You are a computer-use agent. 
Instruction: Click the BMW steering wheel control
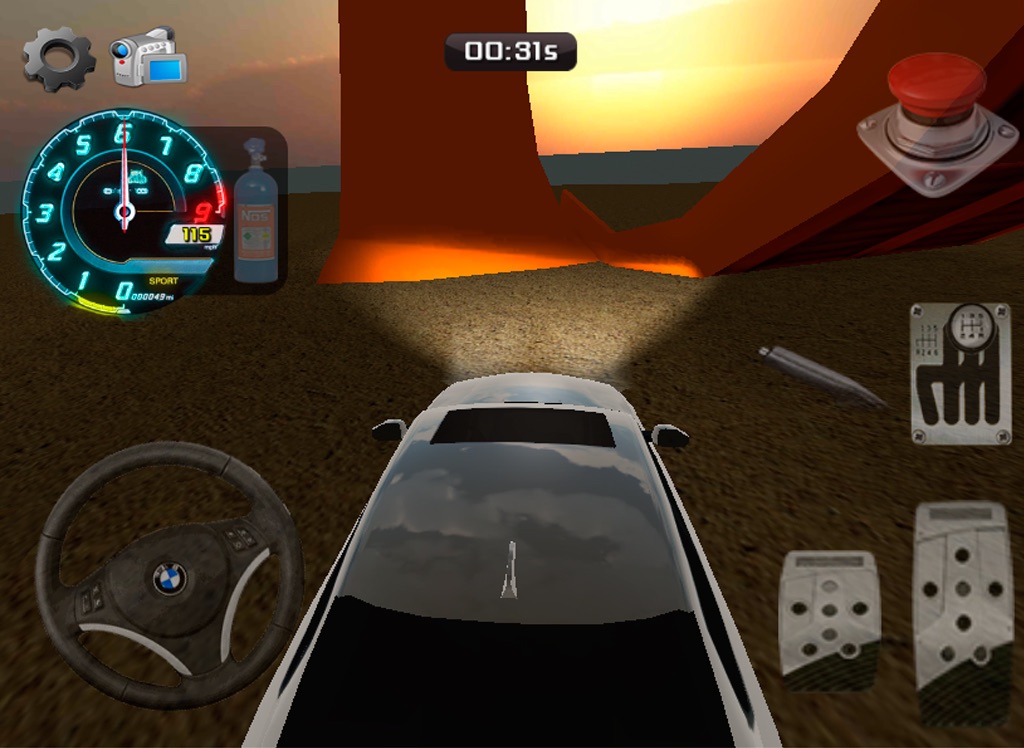[169, 577]
